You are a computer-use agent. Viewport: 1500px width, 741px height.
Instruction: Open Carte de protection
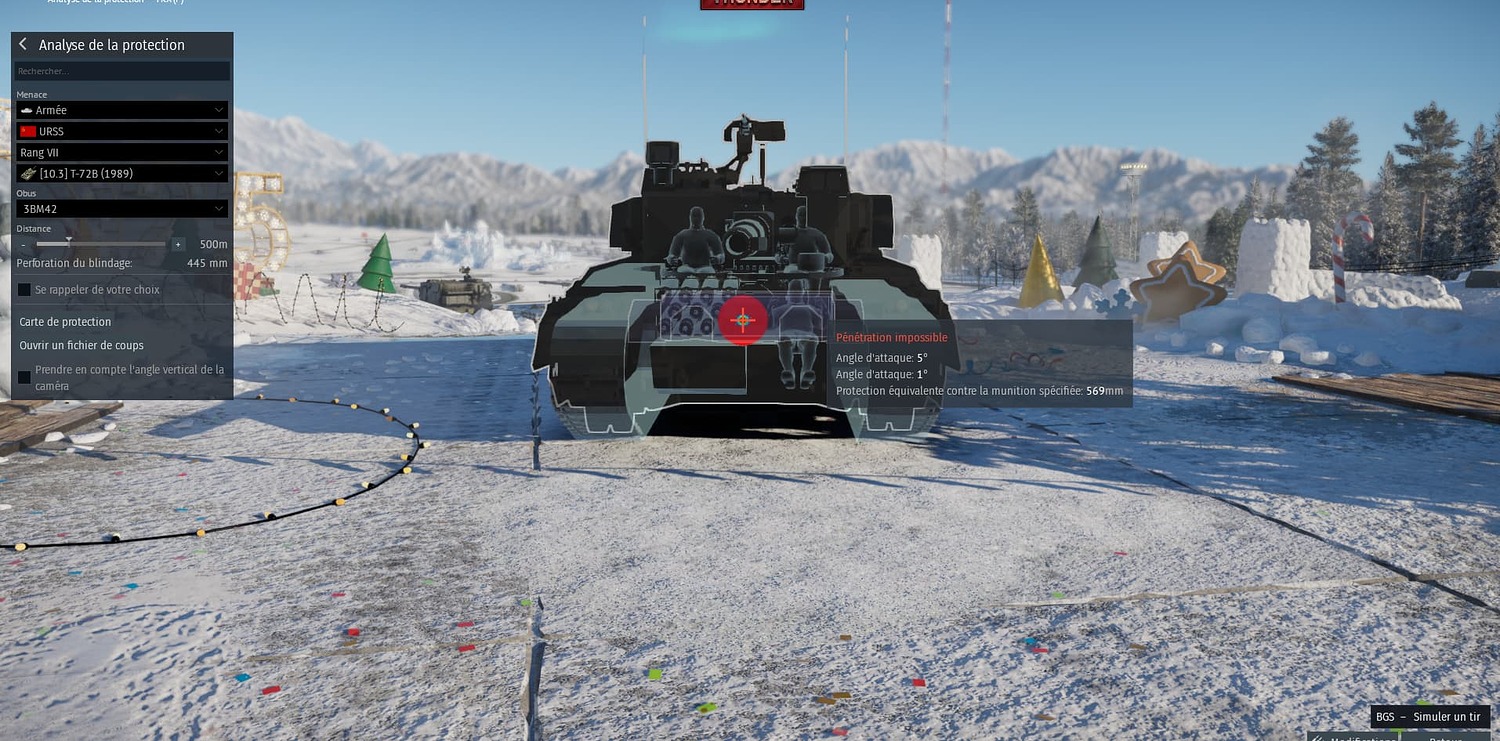click(x=65, y=322)
